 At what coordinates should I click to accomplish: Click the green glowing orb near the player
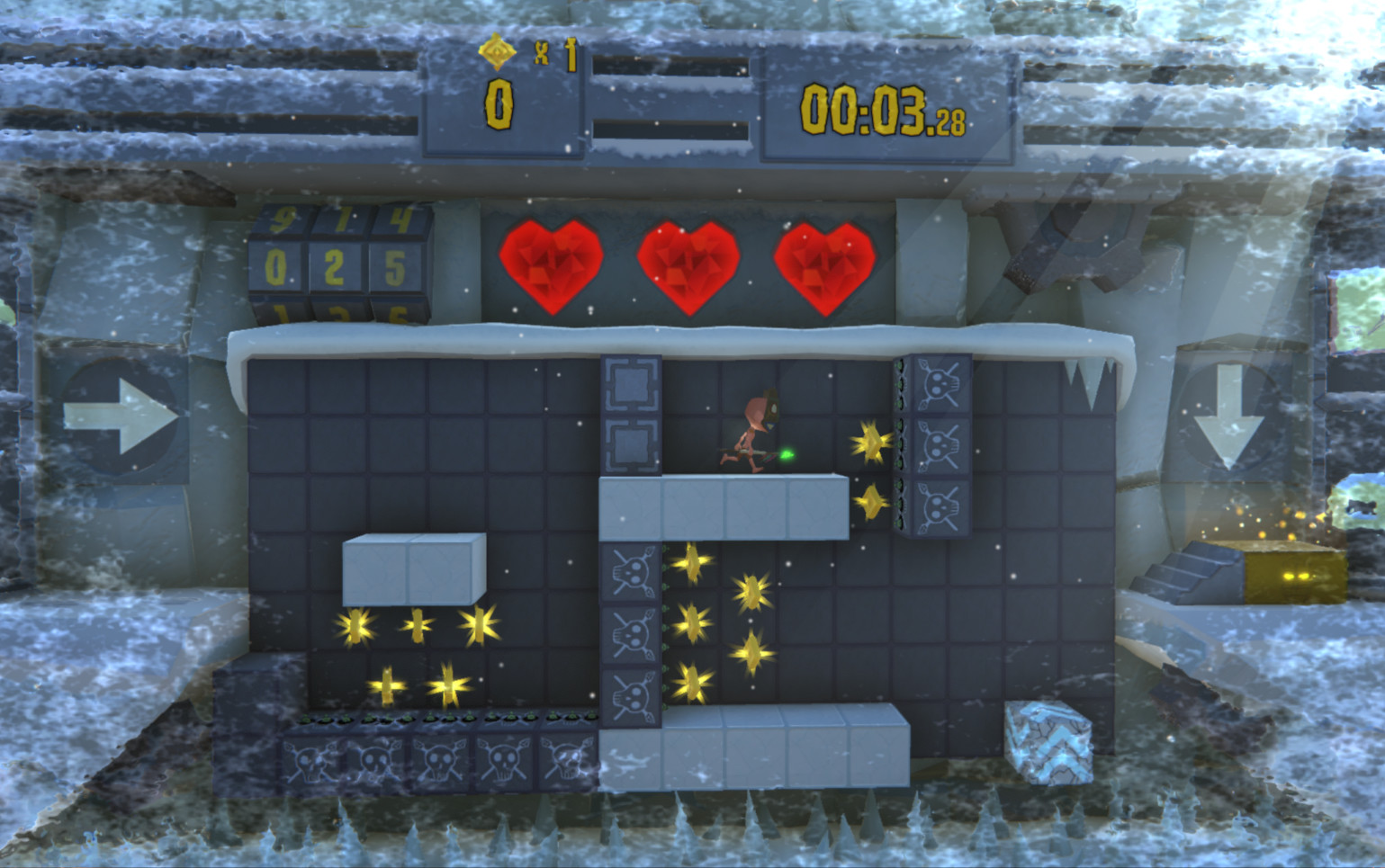(x=787, y=455)
